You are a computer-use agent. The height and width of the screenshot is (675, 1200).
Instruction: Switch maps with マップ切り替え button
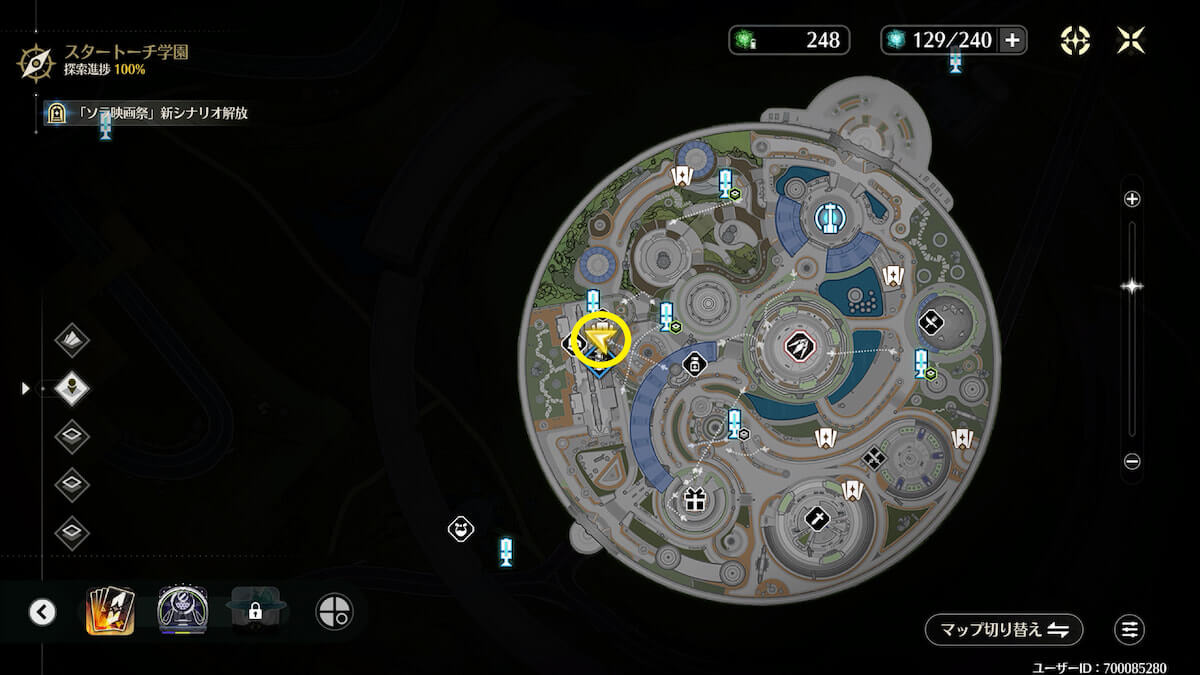tap(1004, 630)
